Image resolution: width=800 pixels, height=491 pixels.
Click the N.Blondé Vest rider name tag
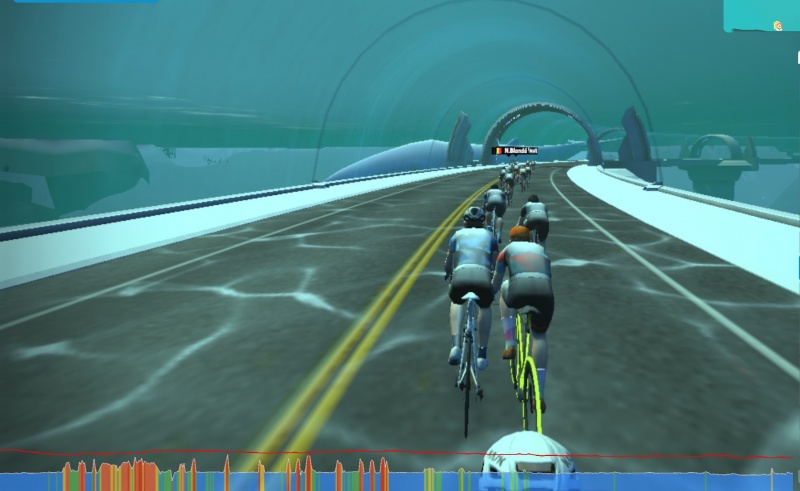516,151
